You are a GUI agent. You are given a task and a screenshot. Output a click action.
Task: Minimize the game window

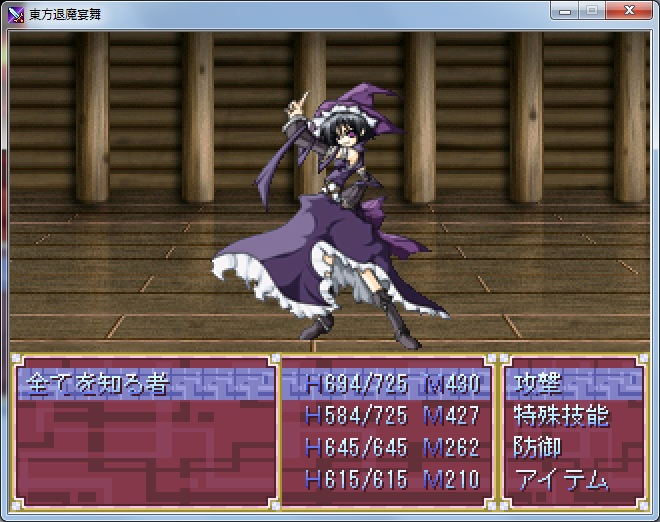coord(567,11)
